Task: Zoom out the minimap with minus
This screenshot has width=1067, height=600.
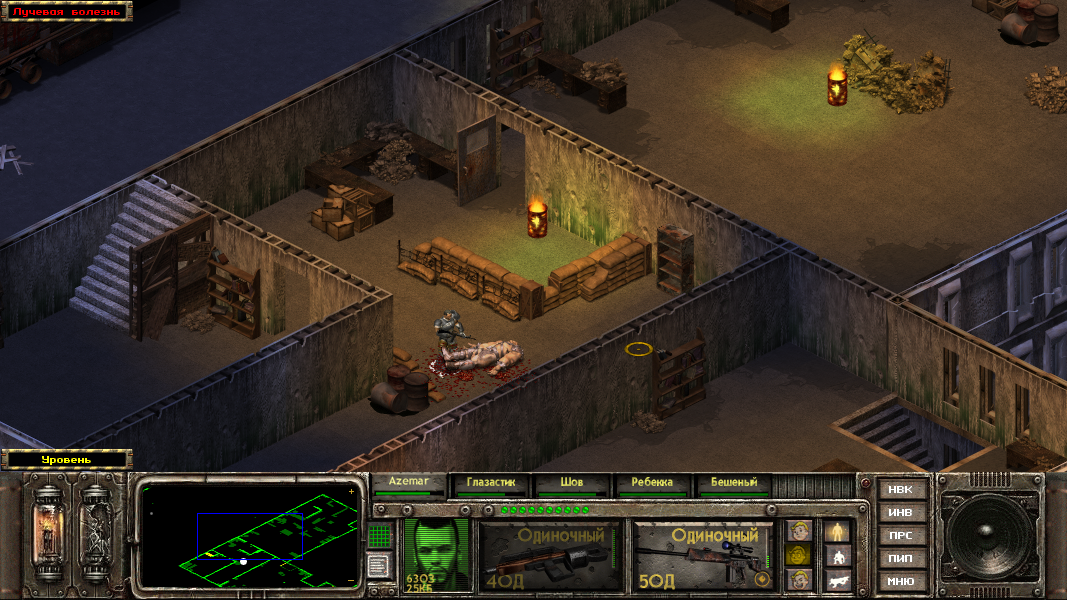Action: coord(351,580)
